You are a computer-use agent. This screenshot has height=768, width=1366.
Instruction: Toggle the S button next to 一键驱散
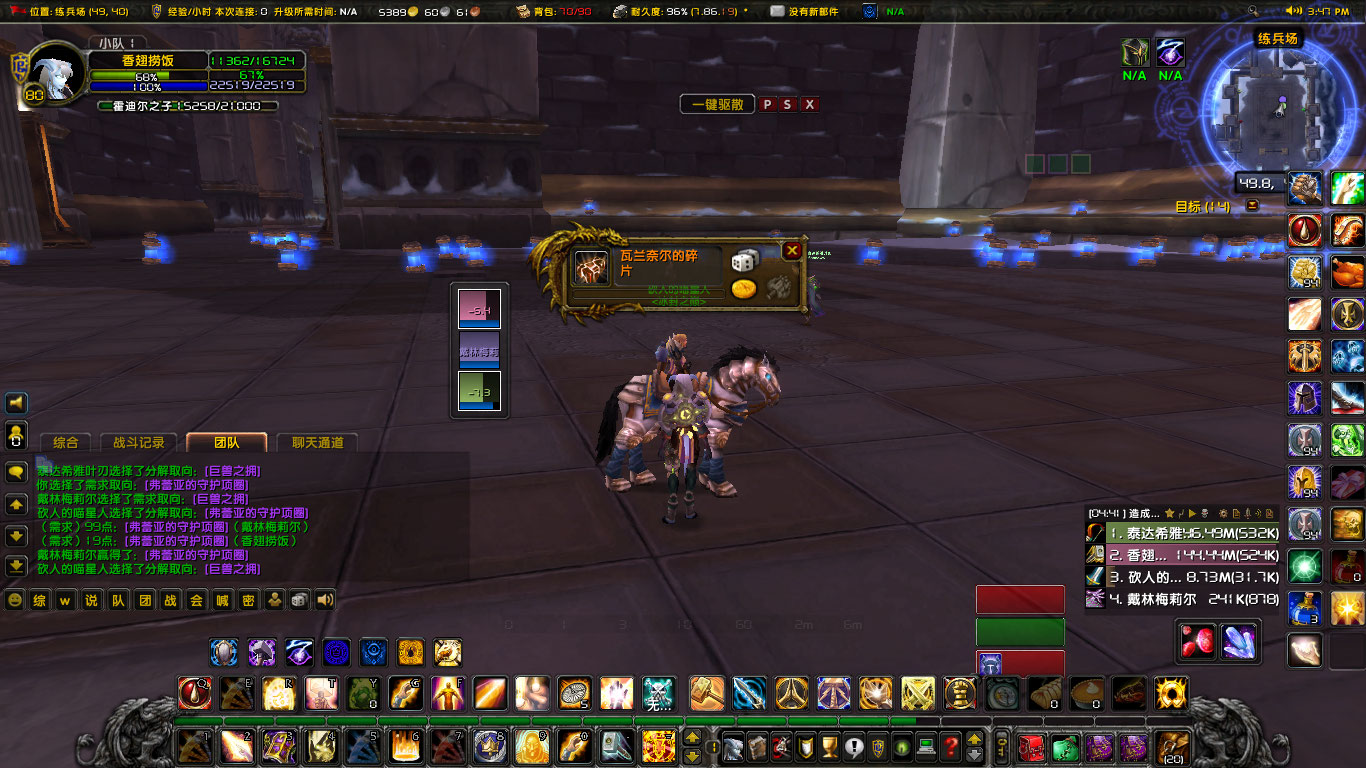788,103
